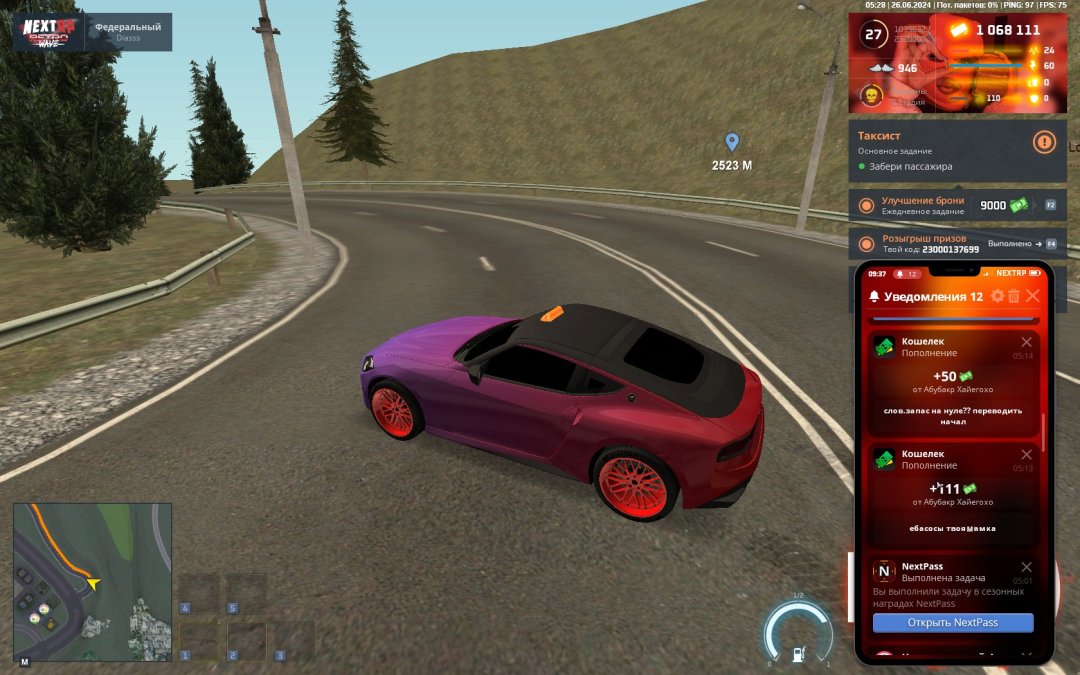
Task: Dismiss the NextPass task notification
Action: pyautogui.click(x=1026, y=567)
